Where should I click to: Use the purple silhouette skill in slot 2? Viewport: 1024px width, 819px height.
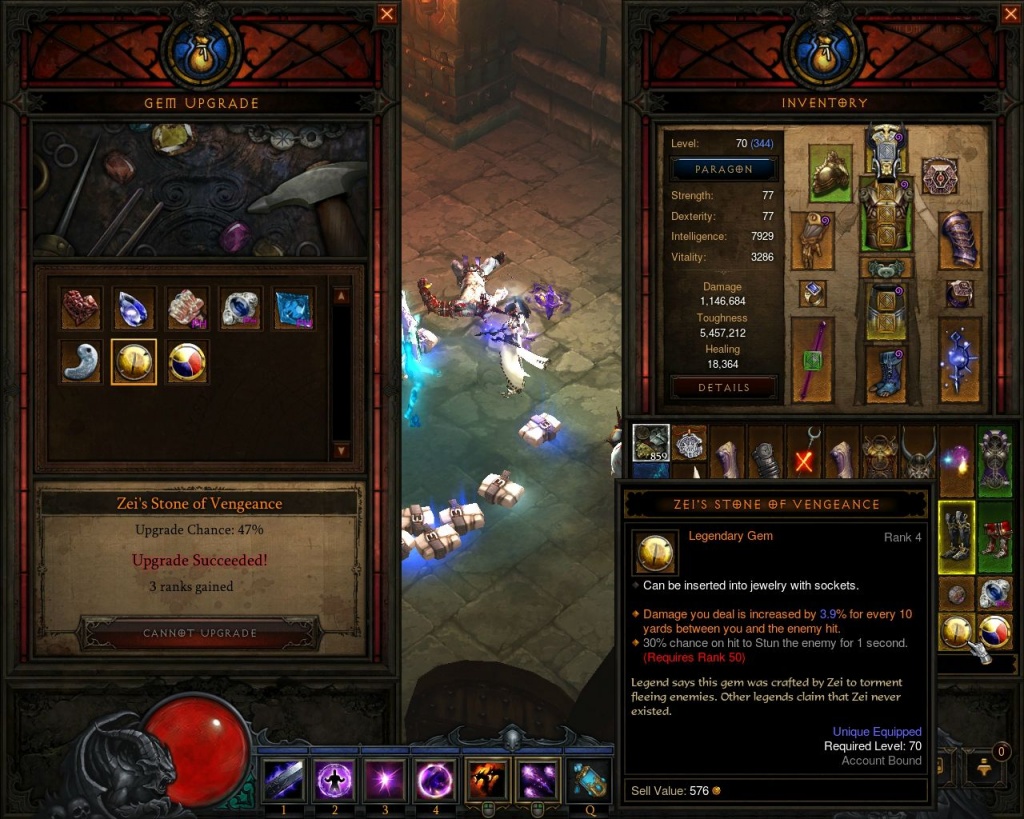click(x=335, y=780)
